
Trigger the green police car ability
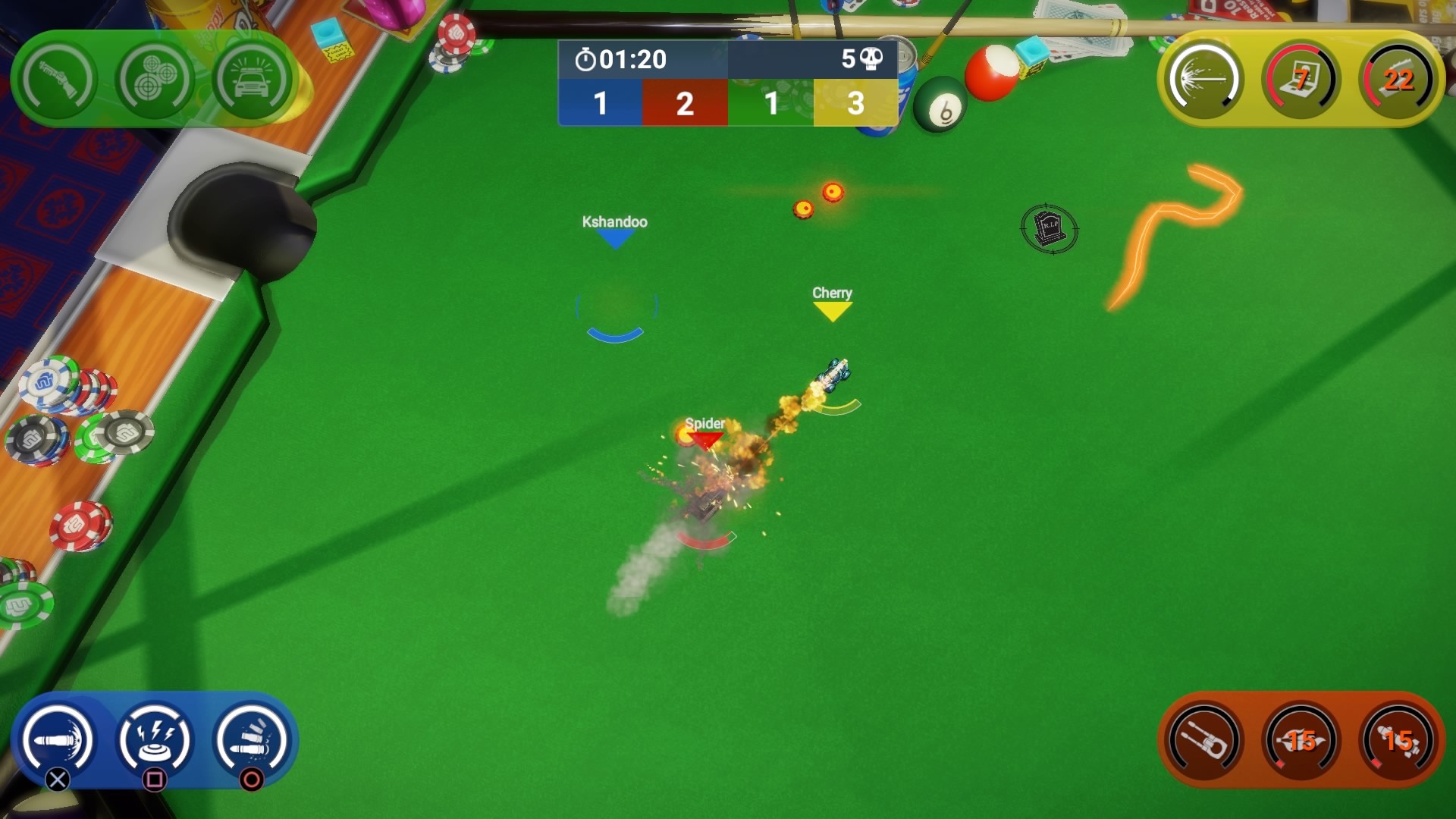(x=252, y=80)
